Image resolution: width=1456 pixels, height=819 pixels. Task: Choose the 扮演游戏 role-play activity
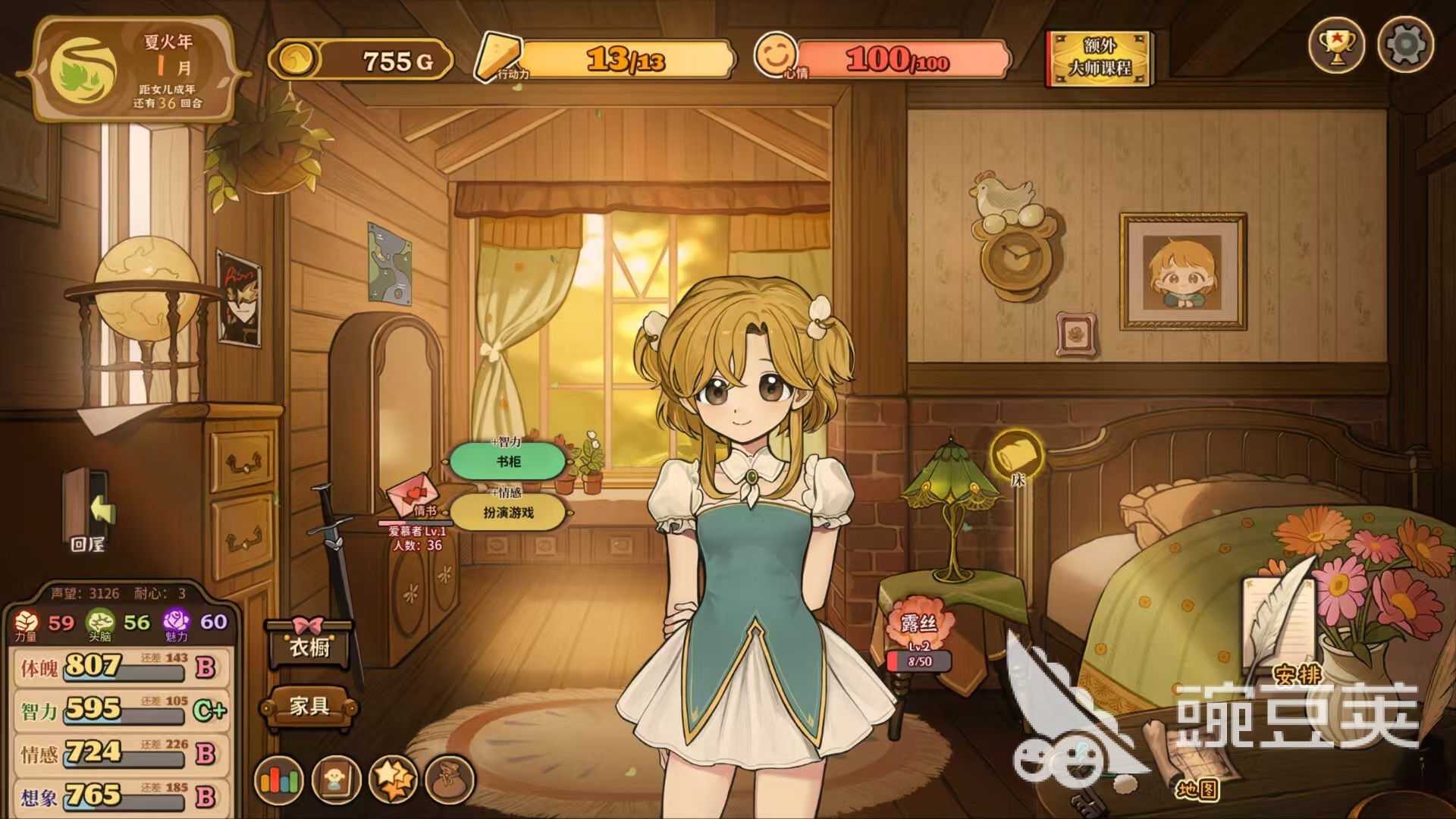[x=508, y=513]
